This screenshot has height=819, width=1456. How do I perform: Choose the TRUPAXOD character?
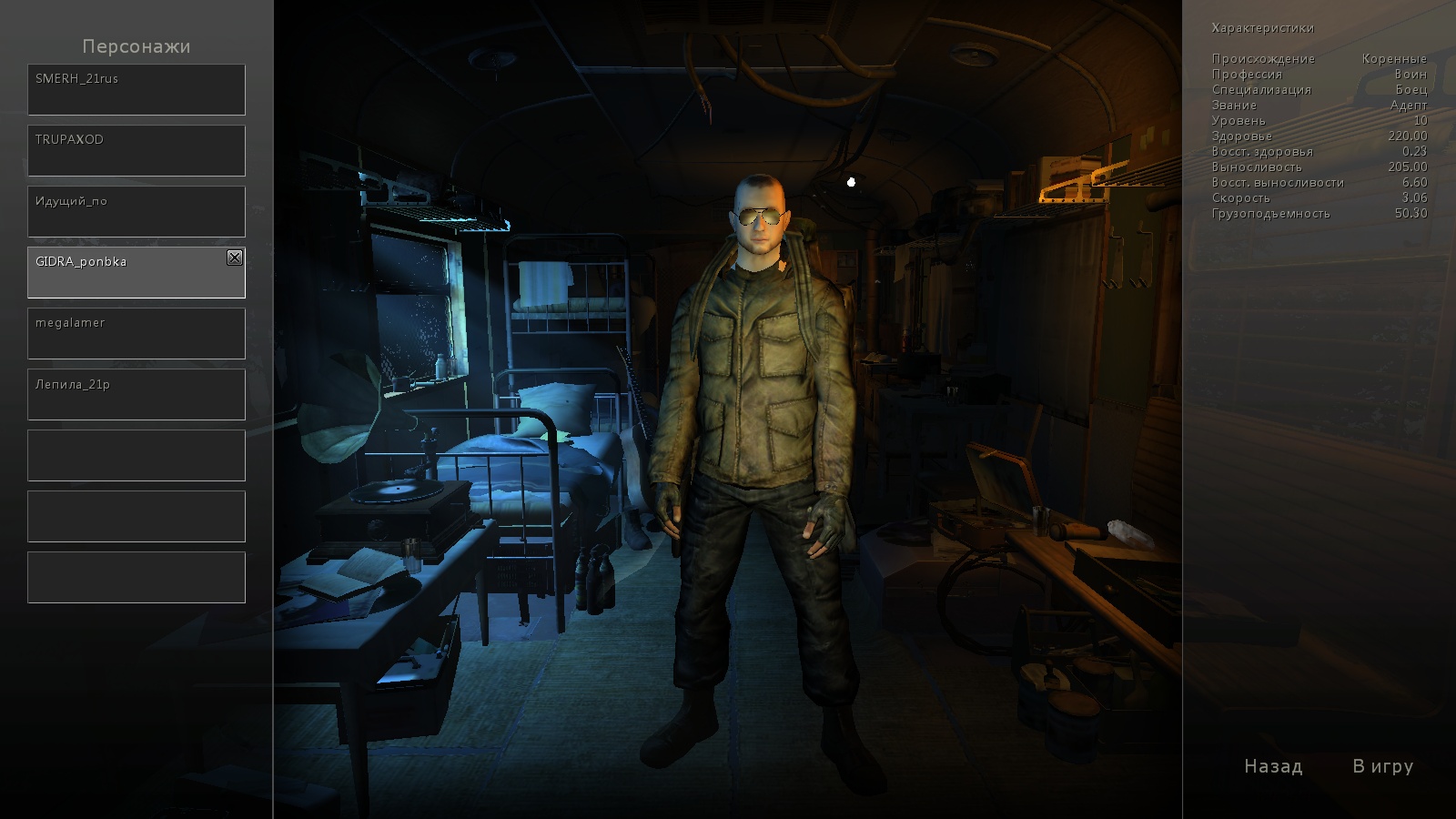tap(136, 150)
